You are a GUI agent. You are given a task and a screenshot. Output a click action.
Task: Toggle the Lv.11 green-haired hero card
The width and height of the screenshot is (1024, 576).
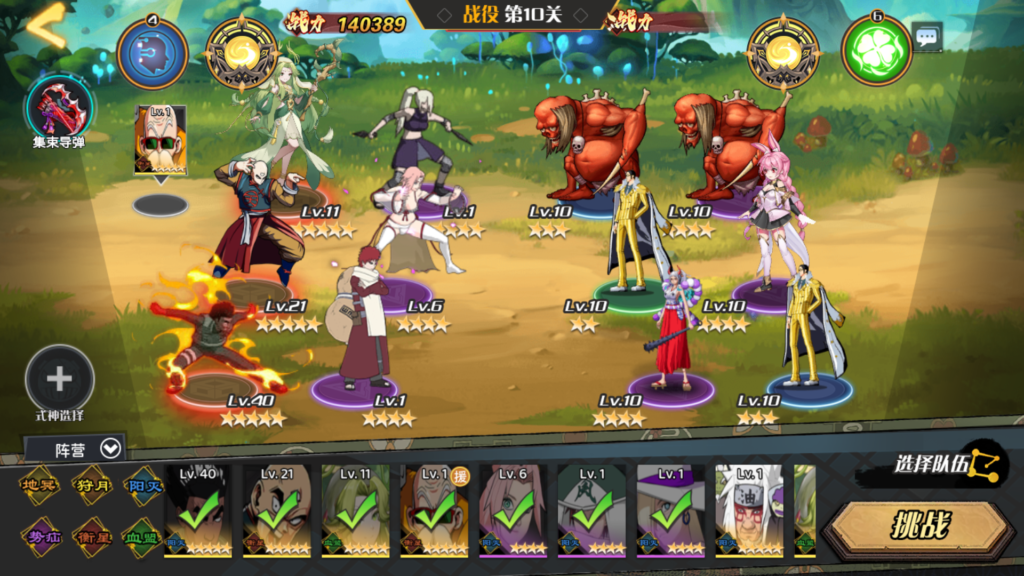point(355,510)
